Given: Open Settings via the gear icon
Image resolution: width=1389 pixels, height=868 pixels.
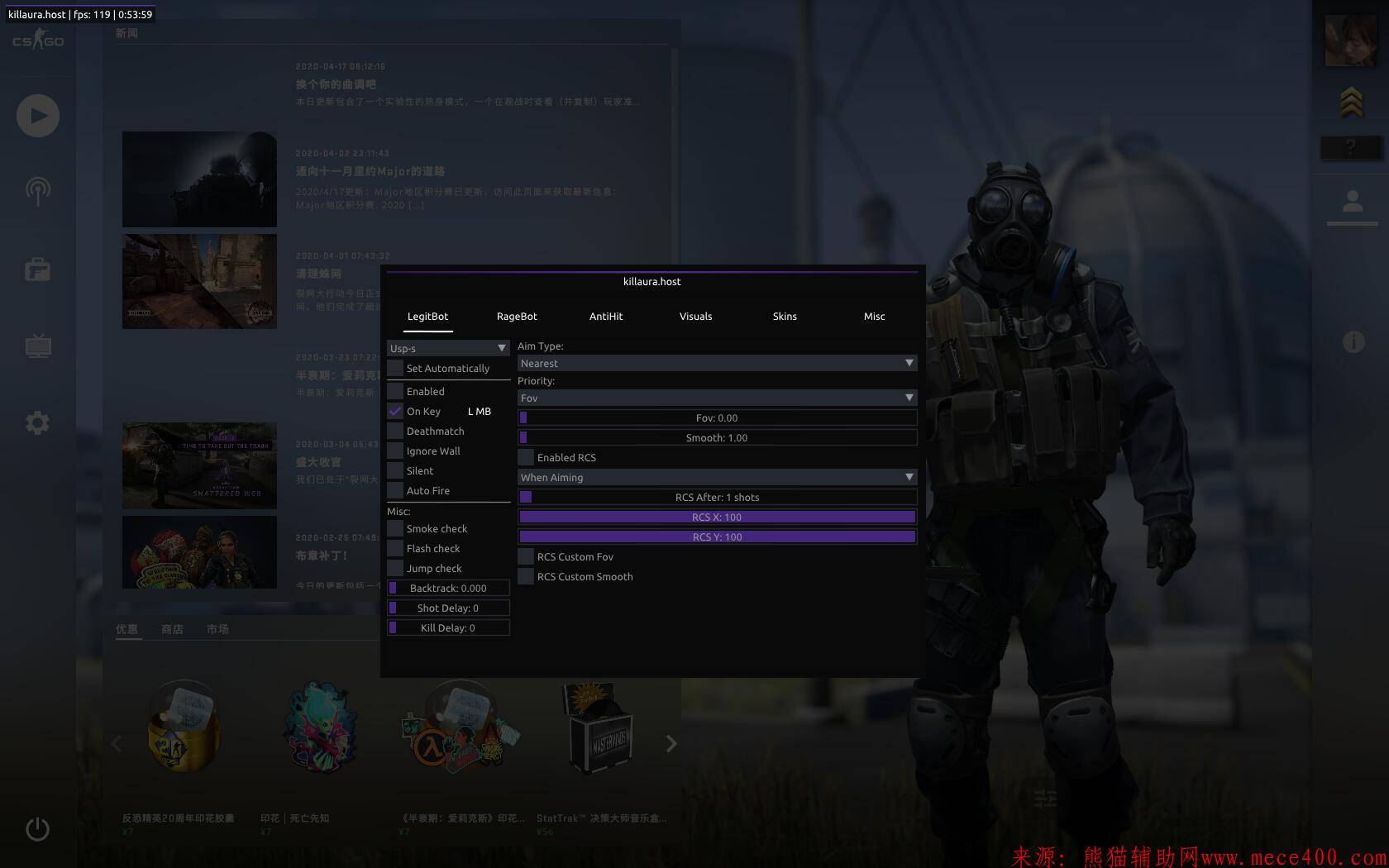Looking at the screenshot, I should (36, 422).
